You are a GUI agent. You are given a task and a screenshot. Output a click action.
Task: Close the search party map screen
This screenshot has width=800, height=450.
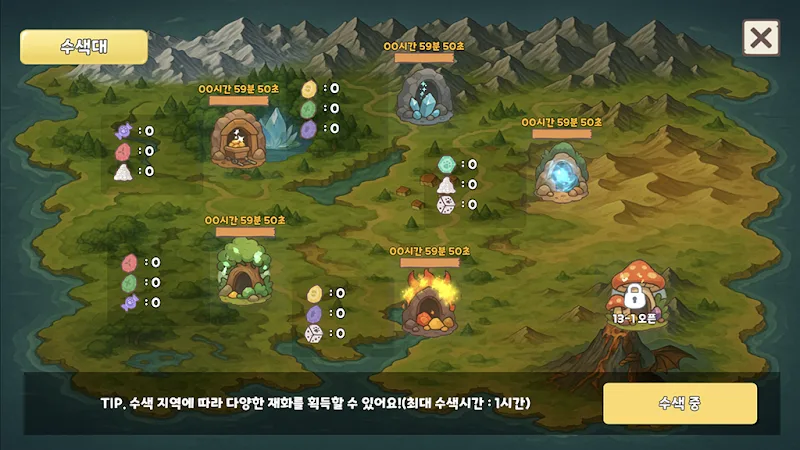coord(761,38)
